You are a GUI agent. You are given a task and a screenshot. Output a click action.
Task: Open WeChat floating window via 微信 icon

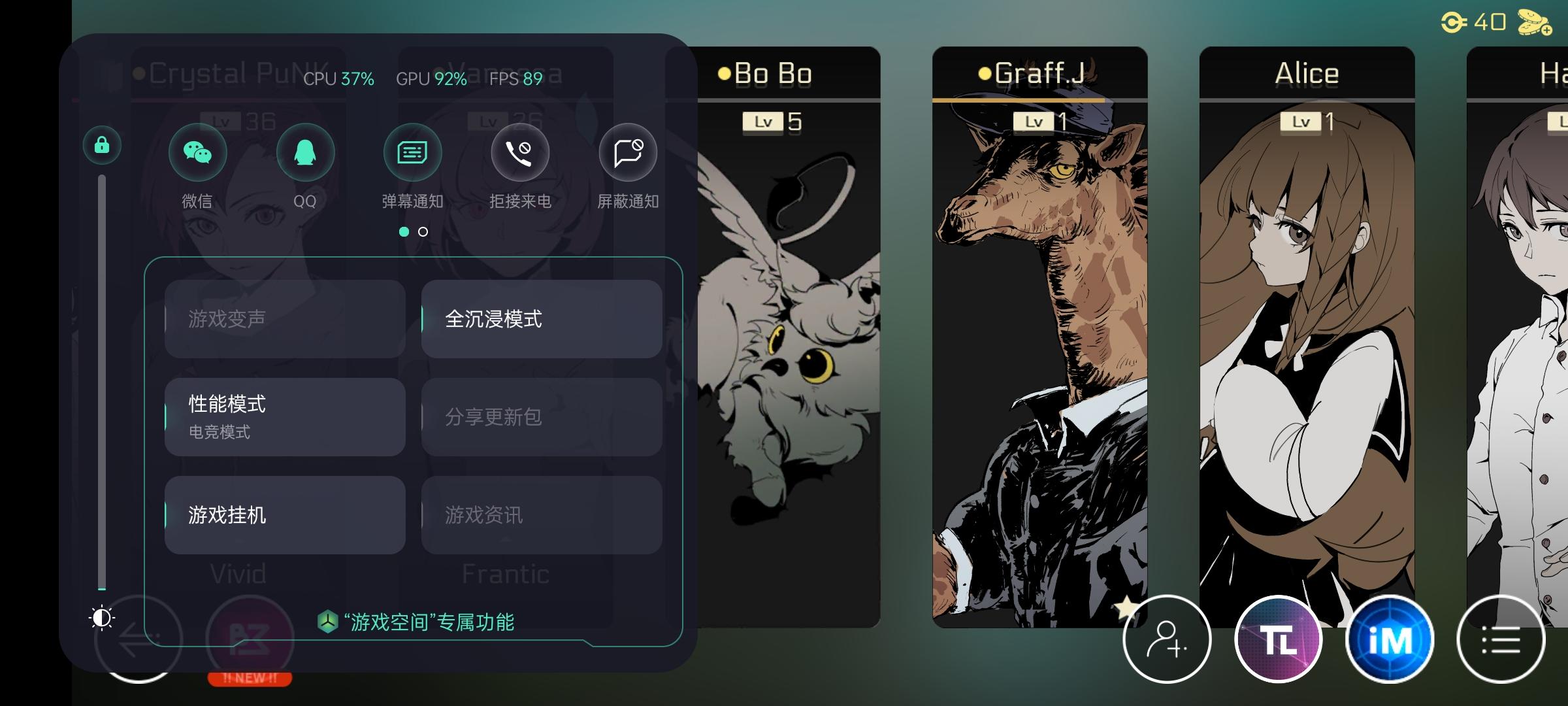tap(198, 152)
